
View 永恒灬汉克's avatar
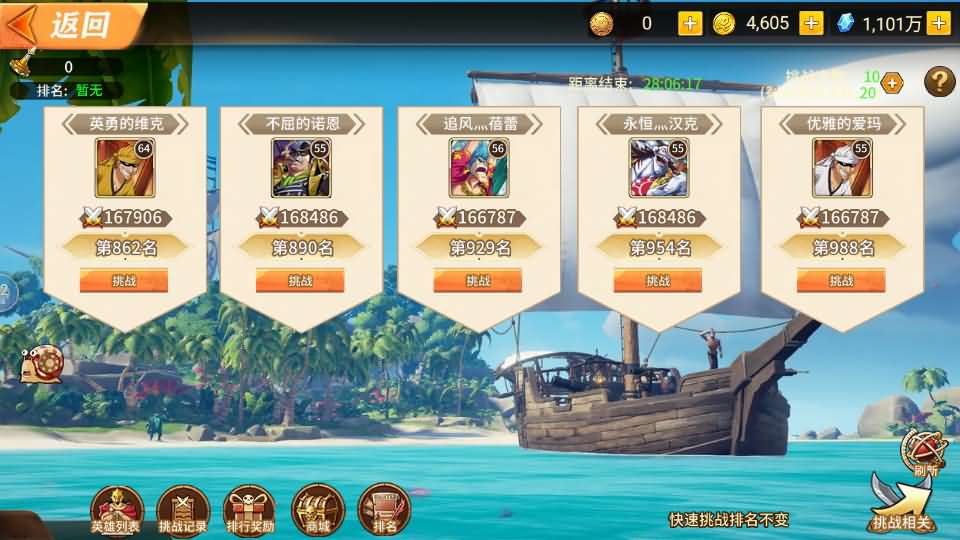coord(657,167)
